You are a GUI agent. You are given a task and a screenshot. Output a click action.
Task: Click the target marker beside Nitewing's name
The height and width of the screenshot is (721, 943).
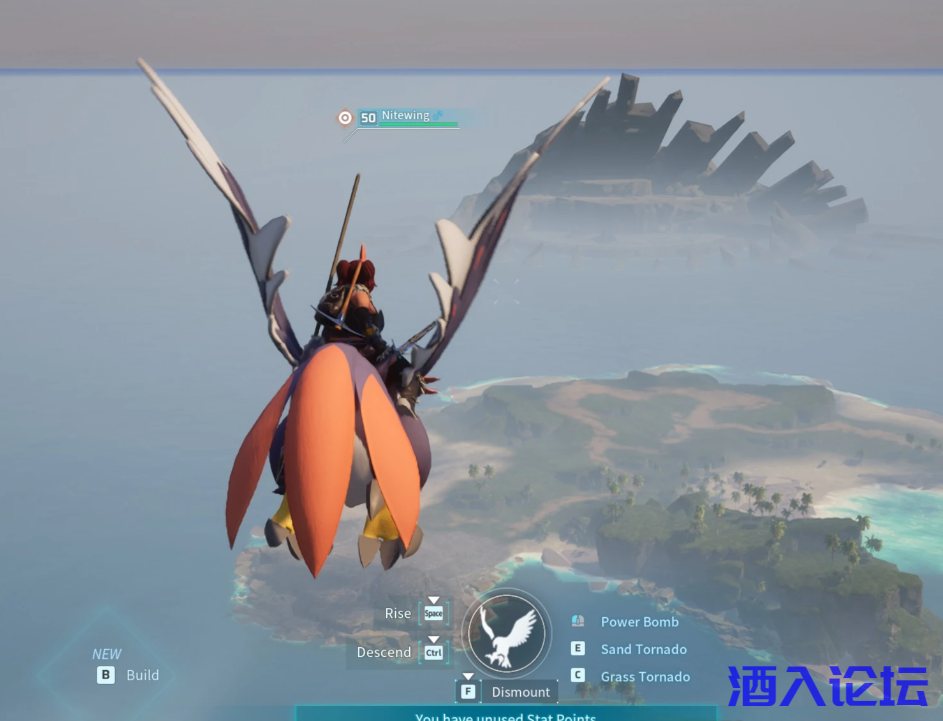(x=345, y=118)
